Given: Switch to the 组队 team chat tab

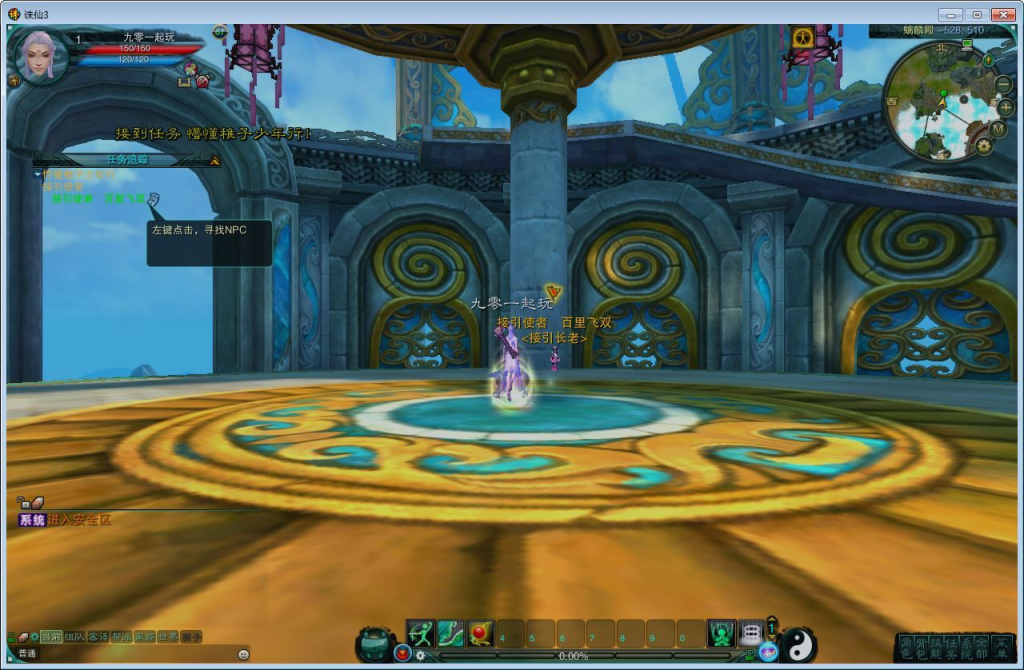Looking at the screenshot, I should [x=75, y=636].
